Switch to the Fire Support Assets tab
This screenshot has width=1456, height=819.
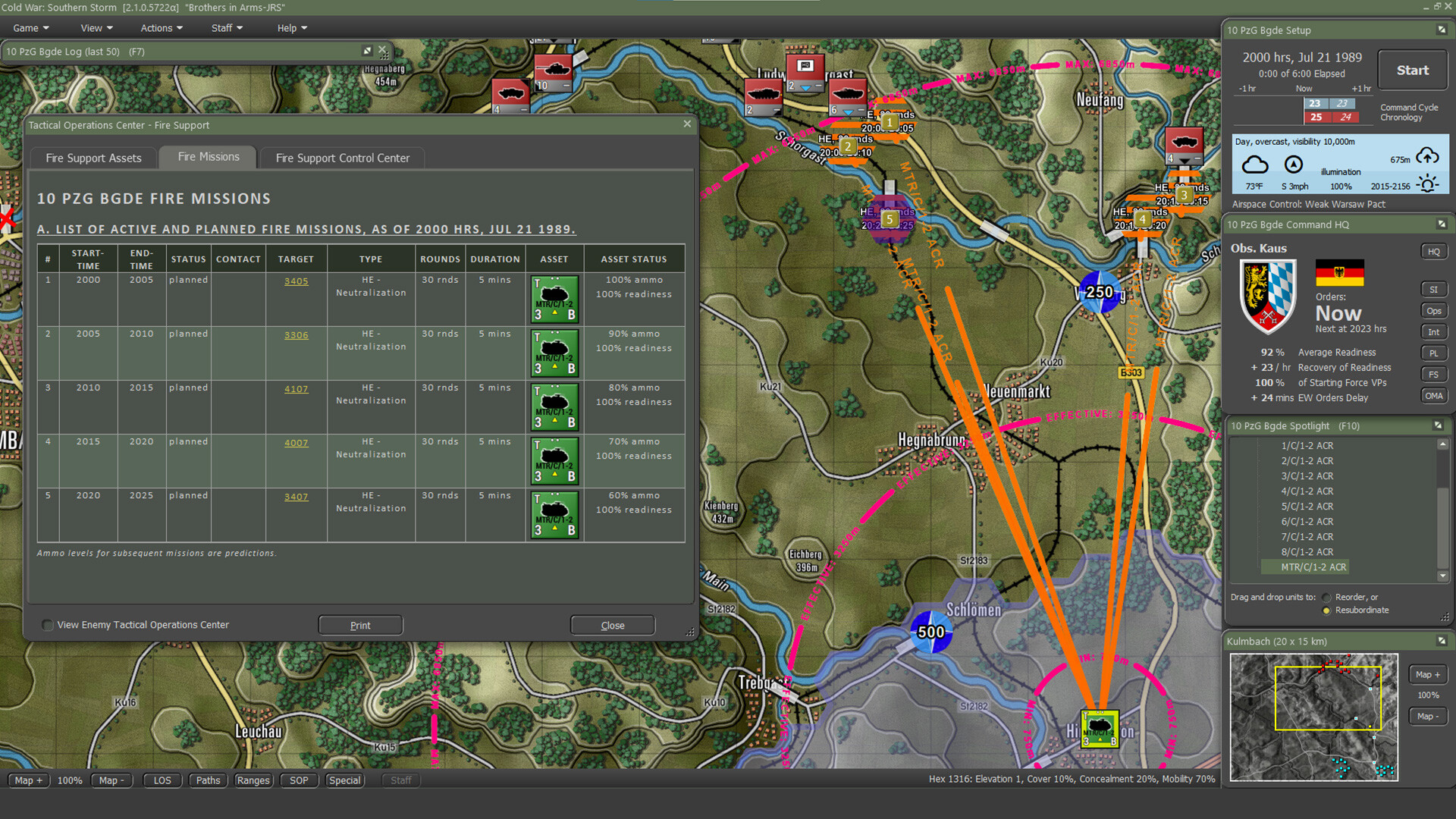coord(93,157)
